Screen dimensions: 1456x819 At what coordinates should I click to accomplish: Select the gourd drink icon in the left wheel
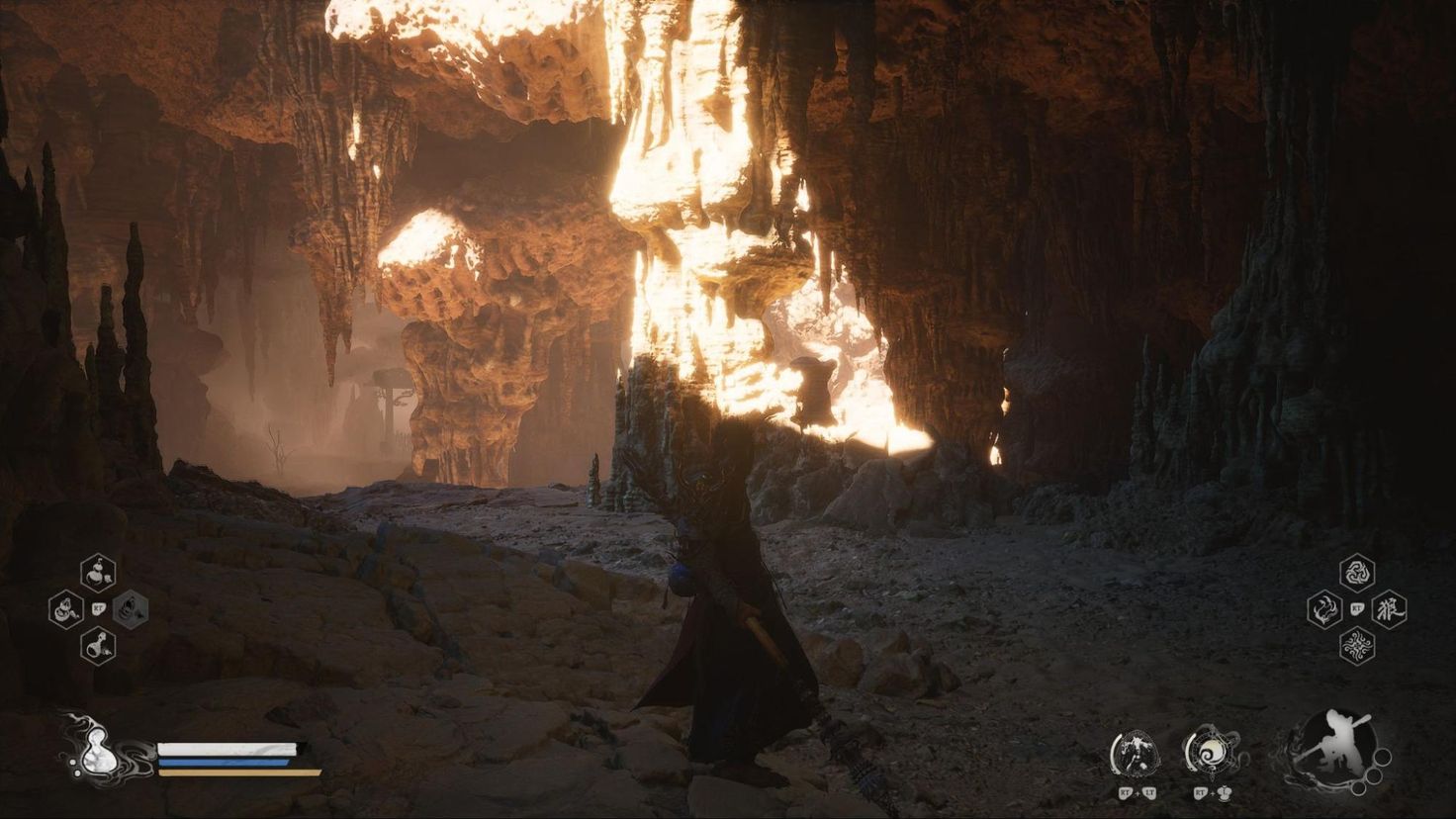[x=97, y=571]
